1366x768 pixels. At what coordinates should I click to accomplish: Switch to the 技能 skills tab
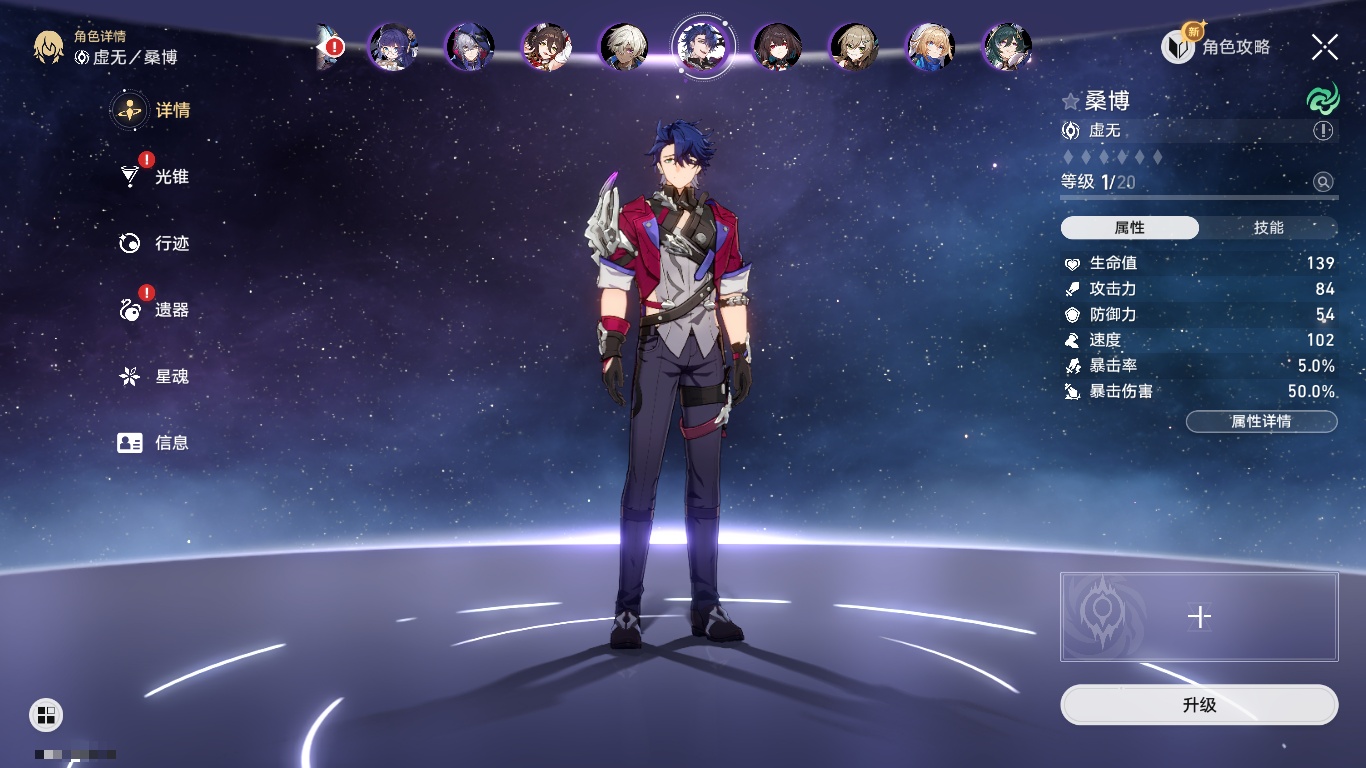click(x=1268, y=228)
